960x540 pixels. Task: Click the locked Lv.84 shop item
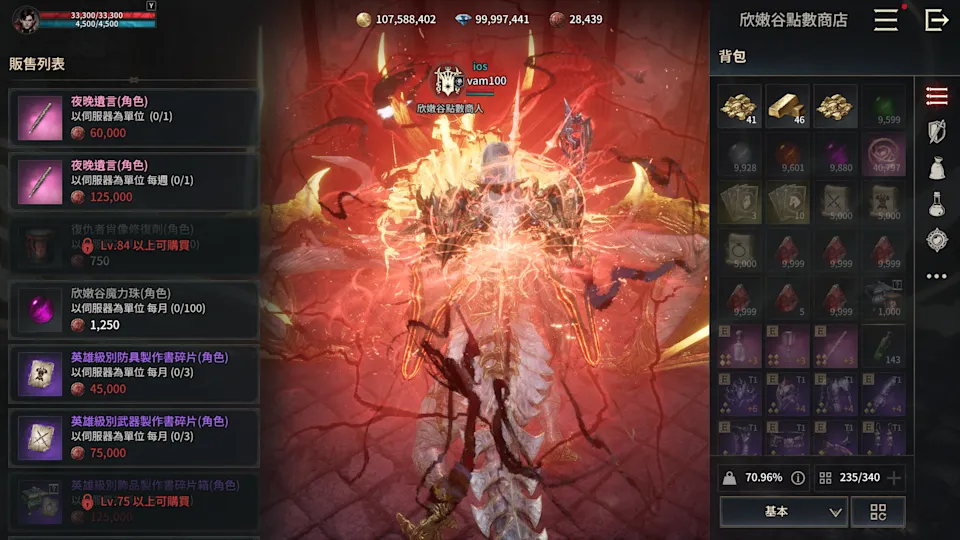click(x=133, y=245)
